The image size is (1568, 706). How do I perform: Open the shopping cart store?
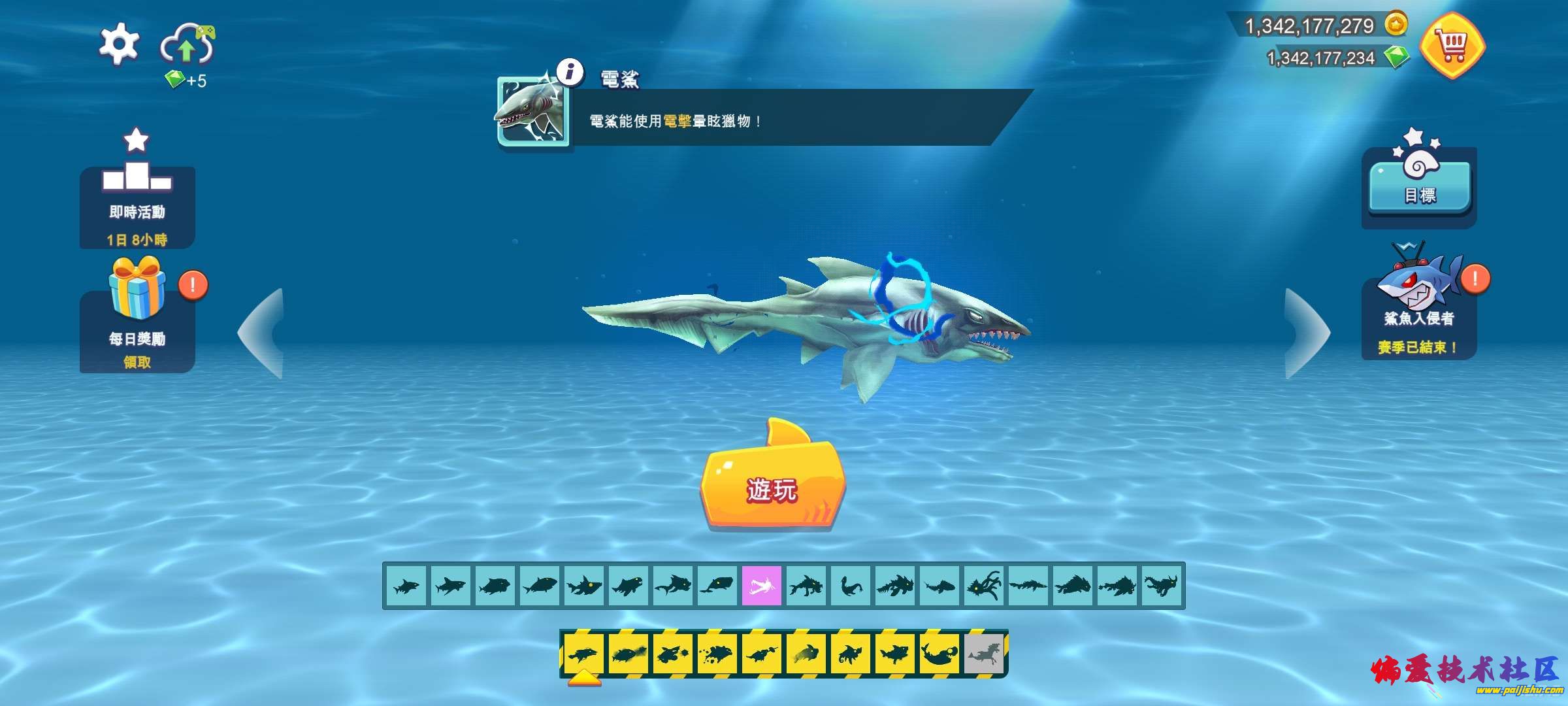(1452, 46)
